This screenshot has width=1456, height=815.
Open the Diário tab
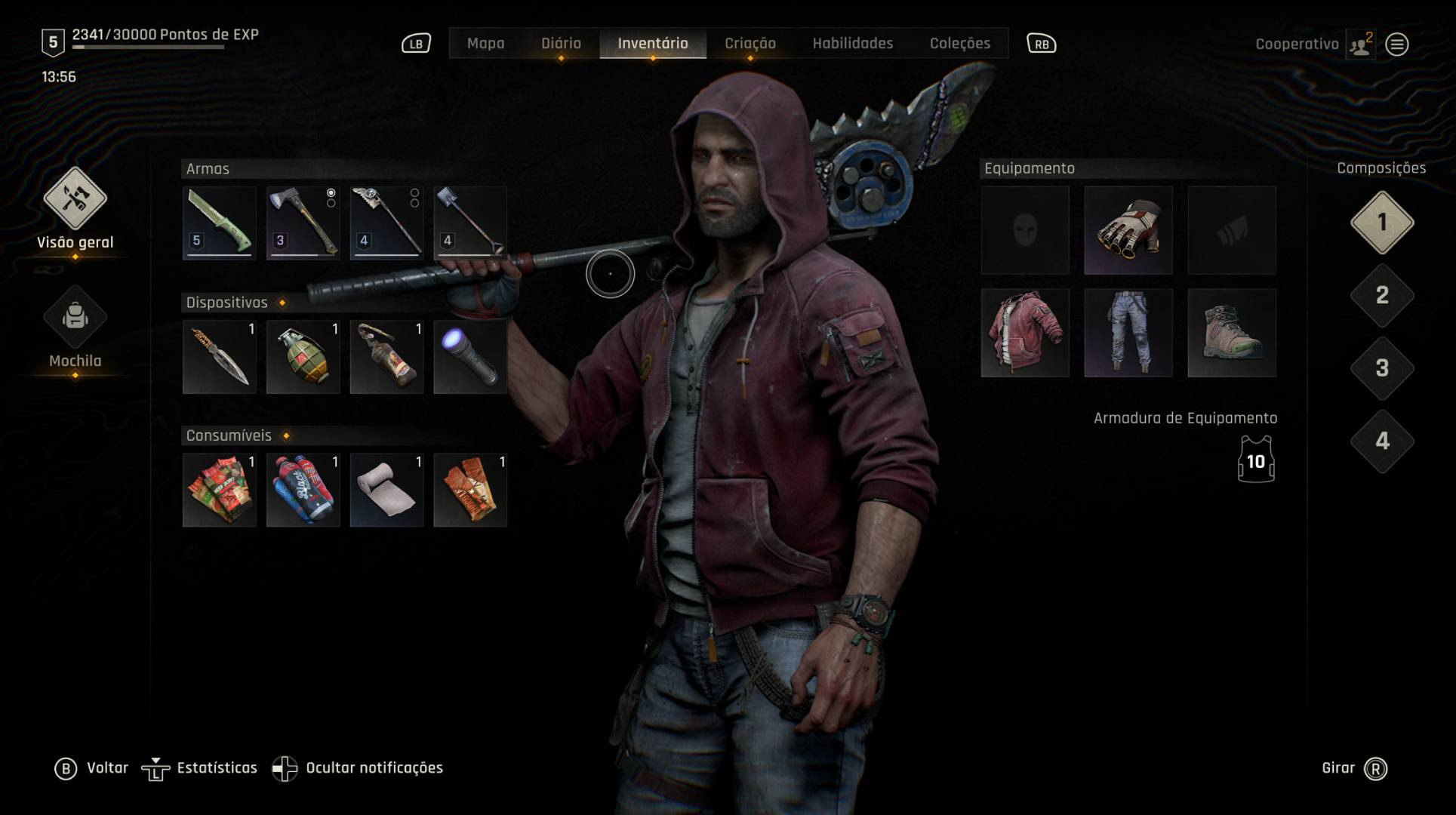561,44
